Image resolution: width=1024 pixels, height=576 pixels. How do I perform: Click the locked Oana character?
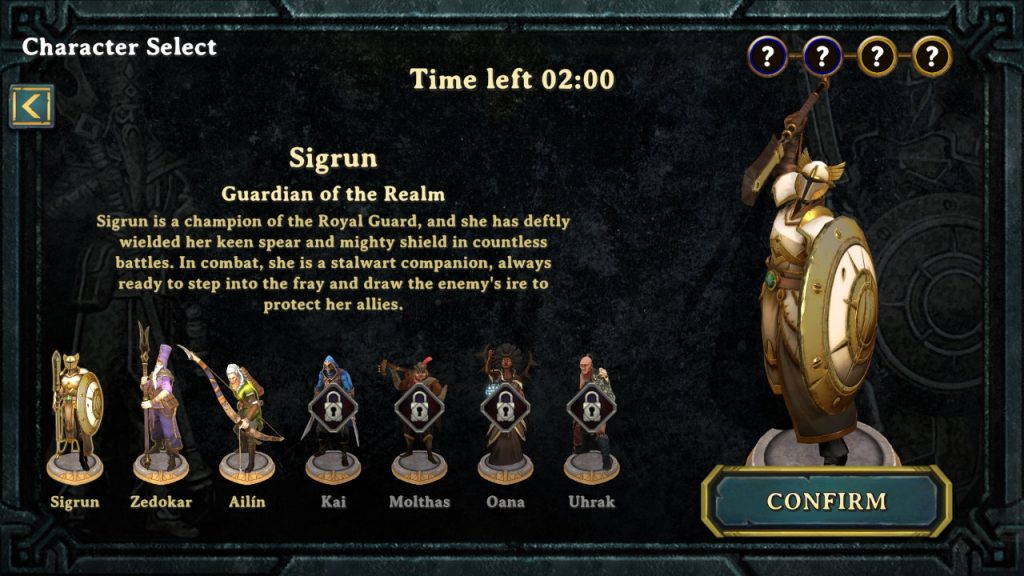pos(505,415)
